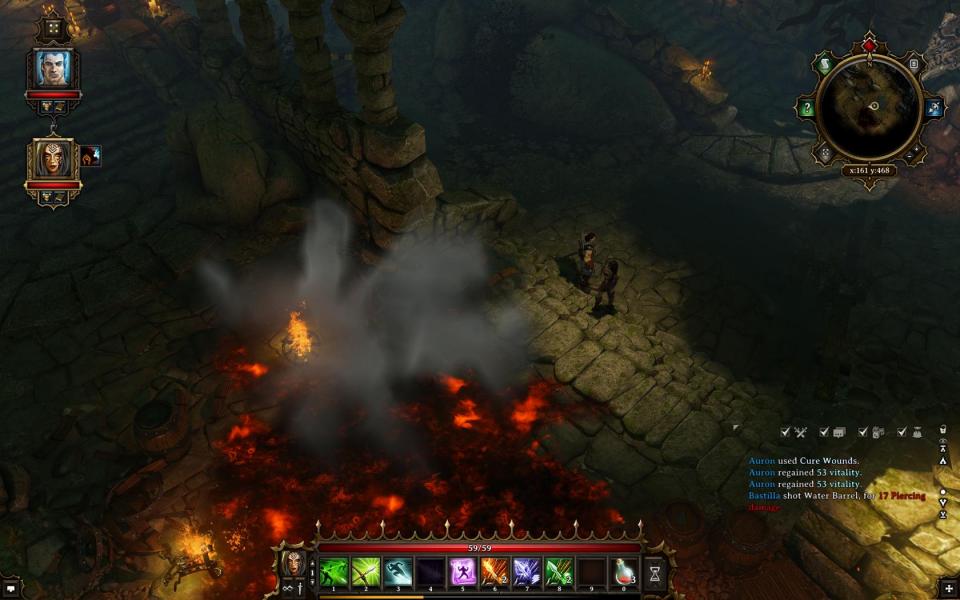
Task: Select Bastilla's party portrait
Action: [x=53, y=159]
